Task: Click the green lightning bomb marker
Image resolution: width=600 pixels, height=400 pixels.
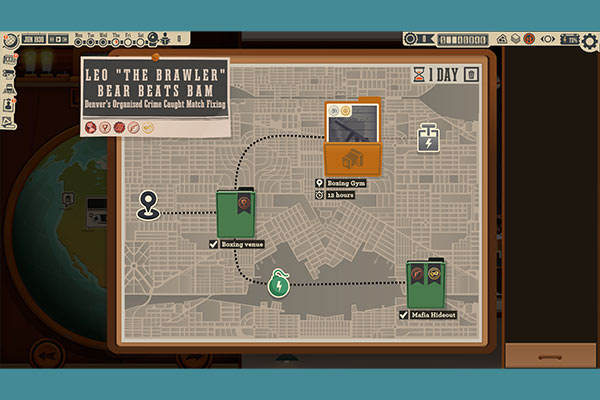Action: tap(279, 284)
